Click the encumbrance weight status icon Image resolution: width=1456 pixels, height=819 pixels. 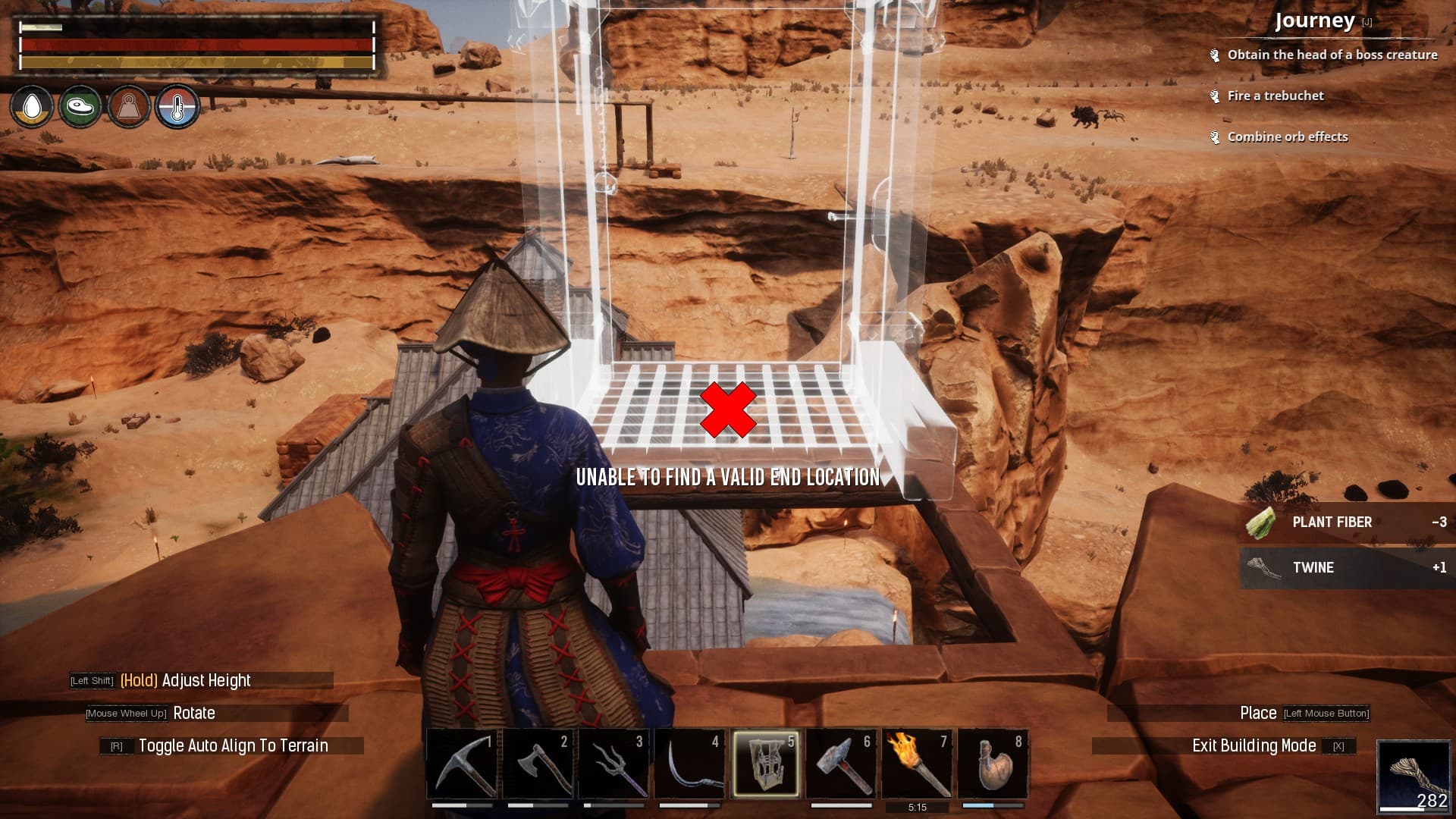[x=129, y=108]
